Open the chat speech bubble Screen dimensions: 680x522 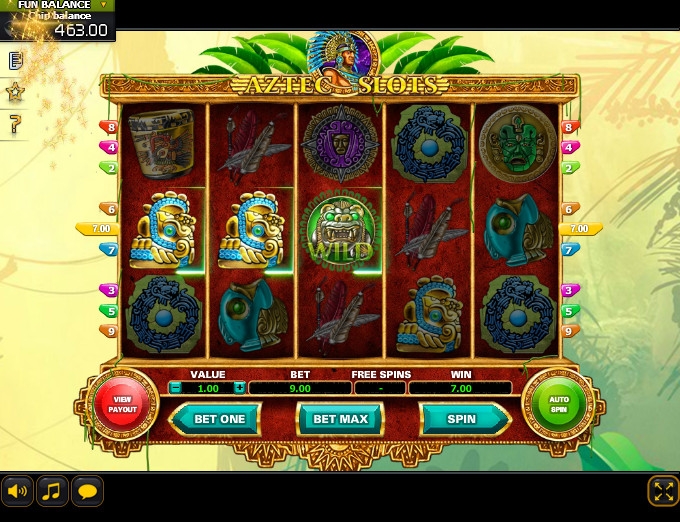pos(87,490)
